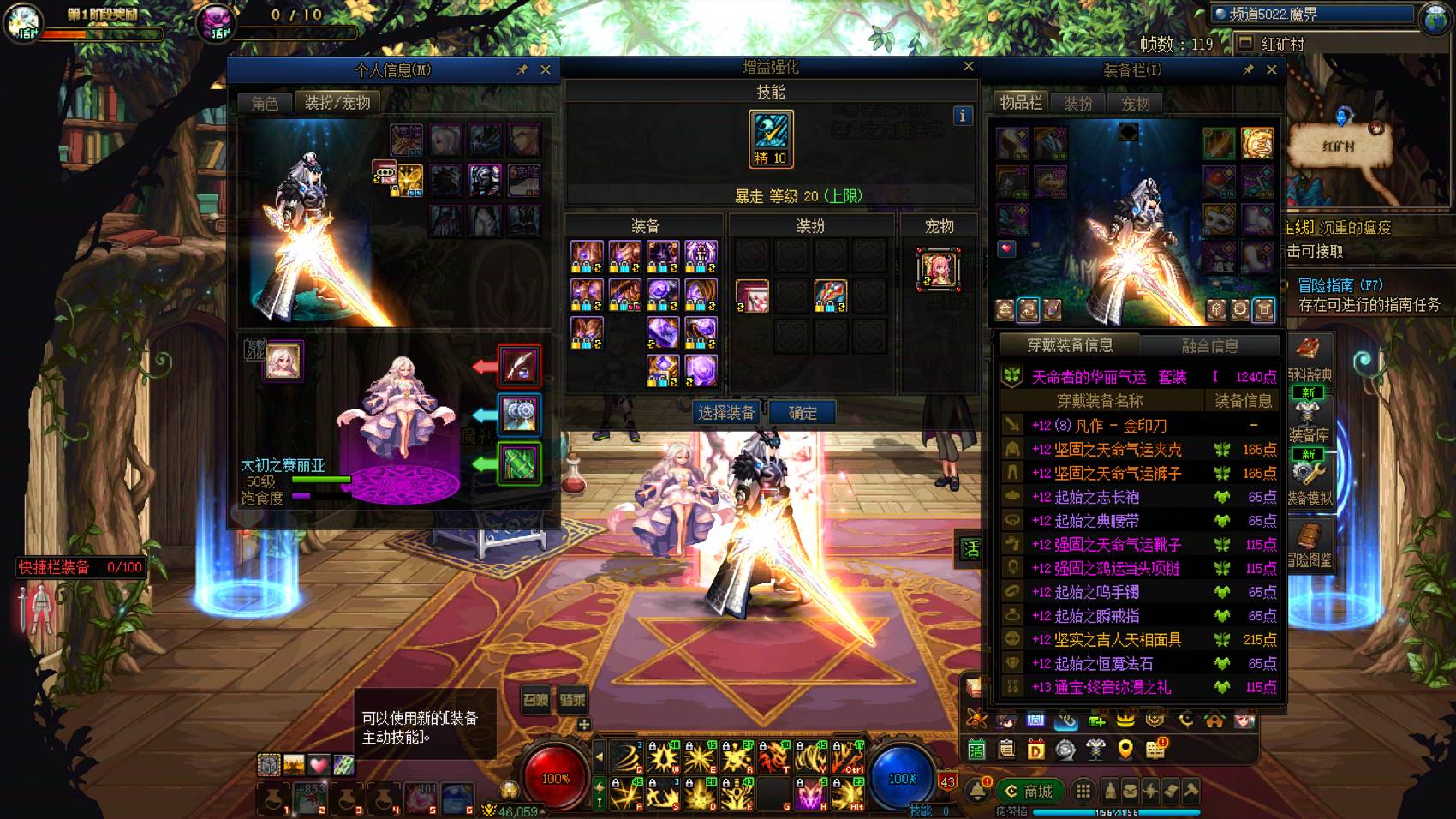Click the 确定 confirm button

coord(802,413)
